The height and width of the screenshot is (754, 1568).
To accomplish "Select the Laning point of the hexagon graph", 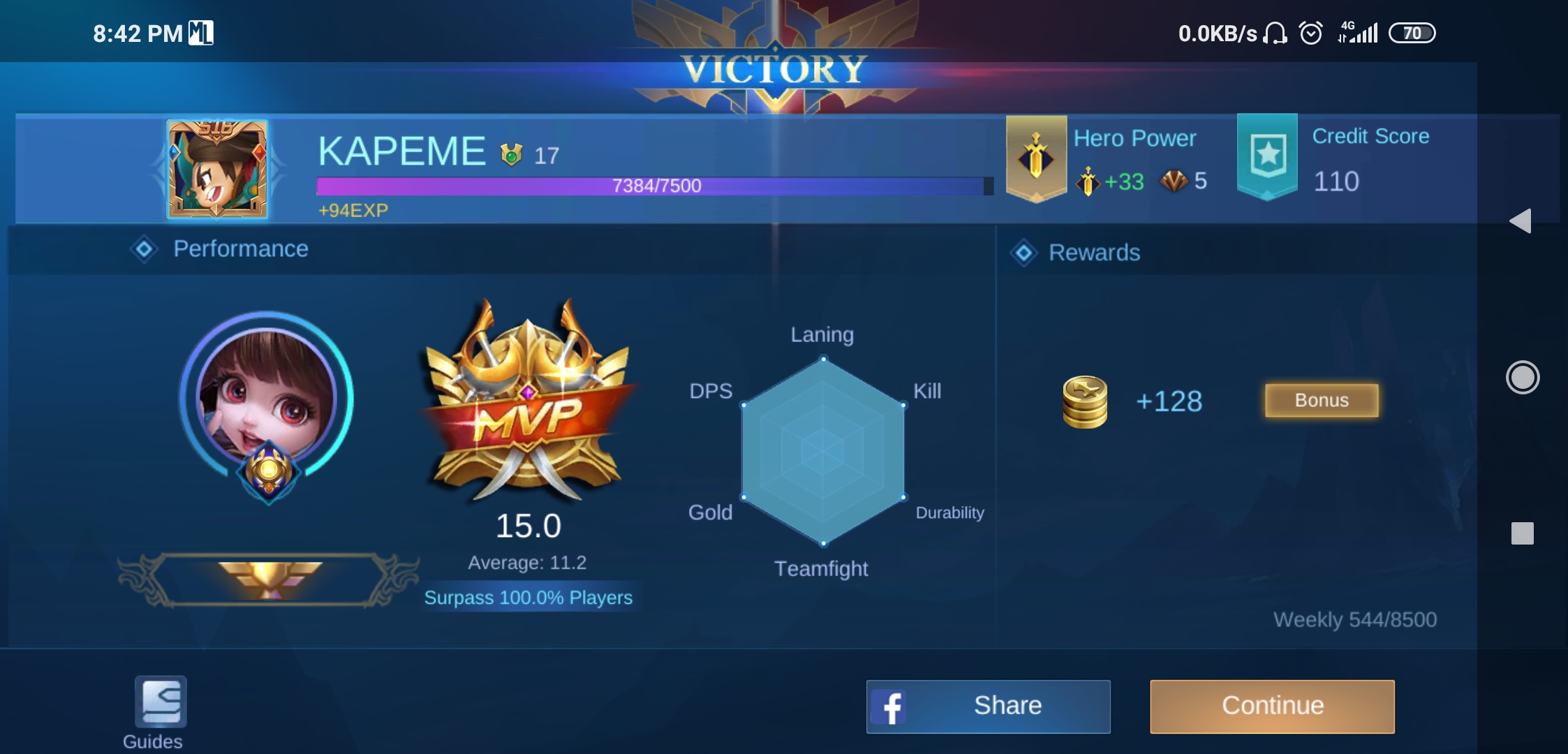I will pos(824,359).
